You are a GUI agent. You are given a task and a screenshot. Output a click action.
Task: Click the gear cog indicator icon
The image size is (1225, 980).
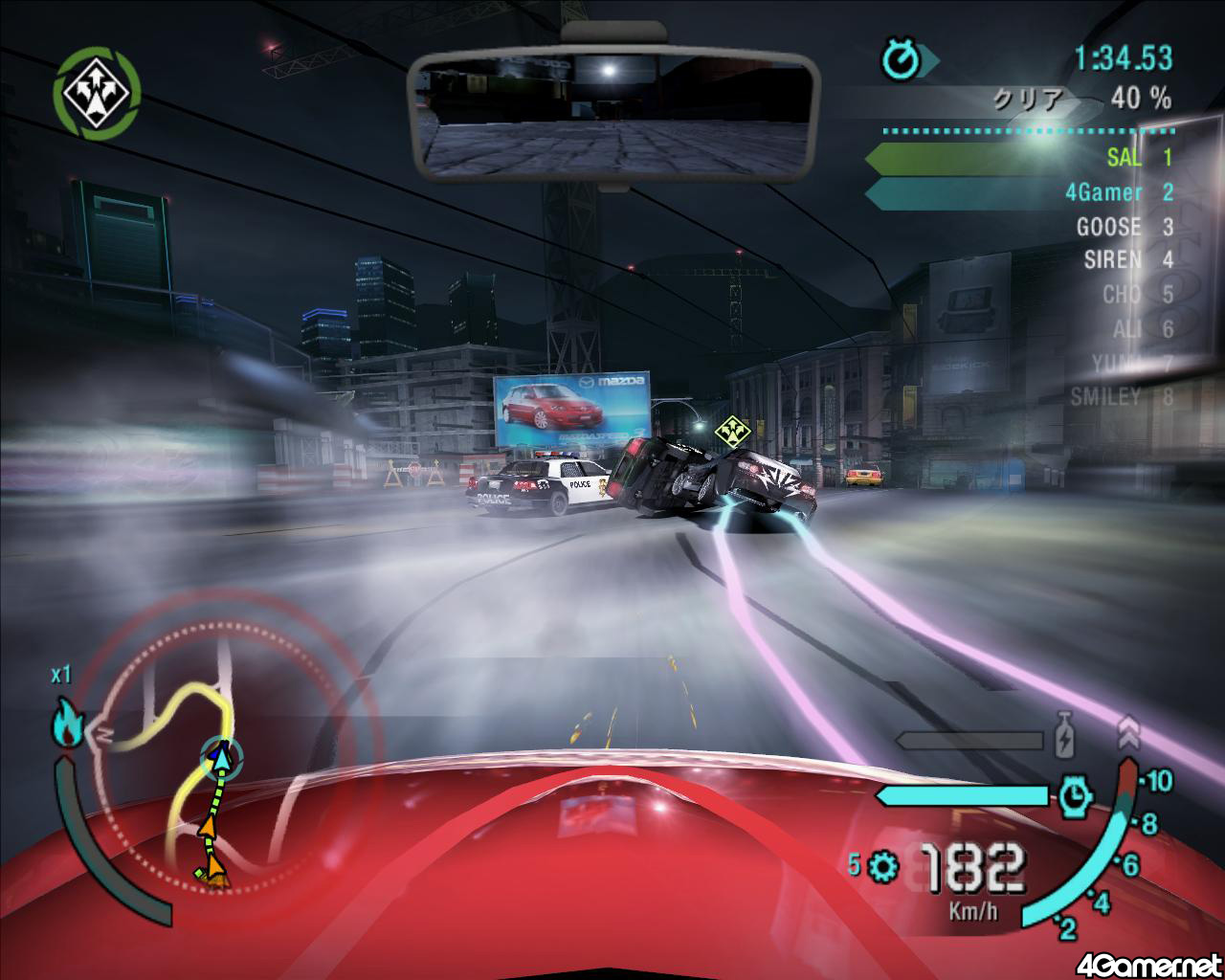click(x=882, y=867)
